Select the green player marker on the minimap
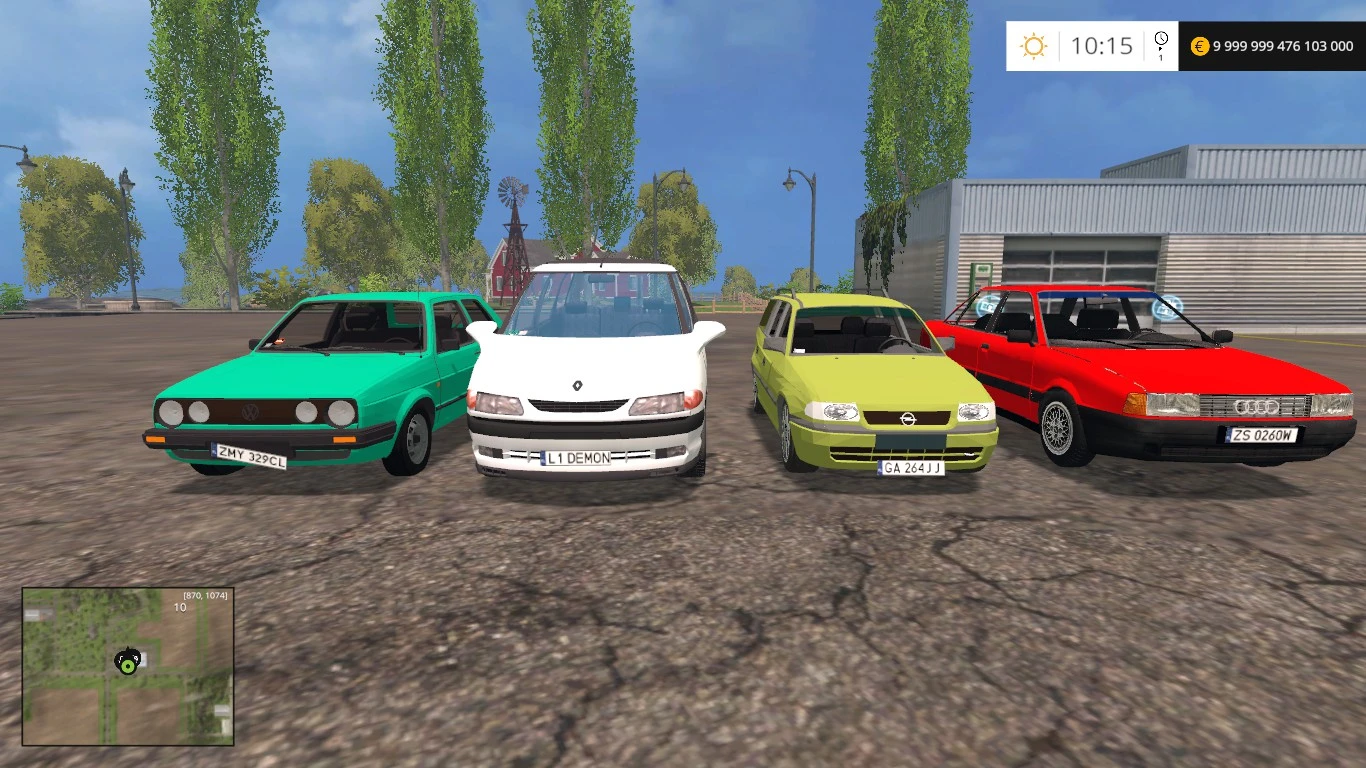The width and height of the screenshot is (1366, 768). (x=126, y=662)
